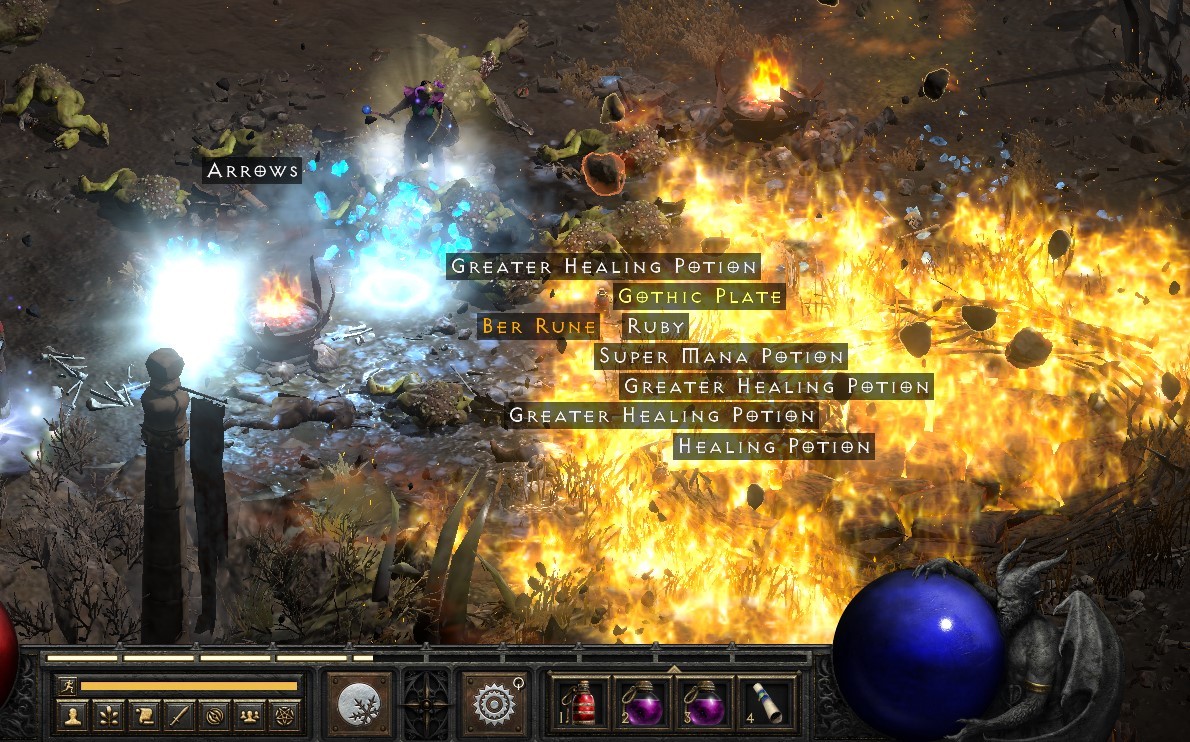Screen dimensions: 1190x742
Task: Select the snowflake left-click skill
Action: coord(358,703)
